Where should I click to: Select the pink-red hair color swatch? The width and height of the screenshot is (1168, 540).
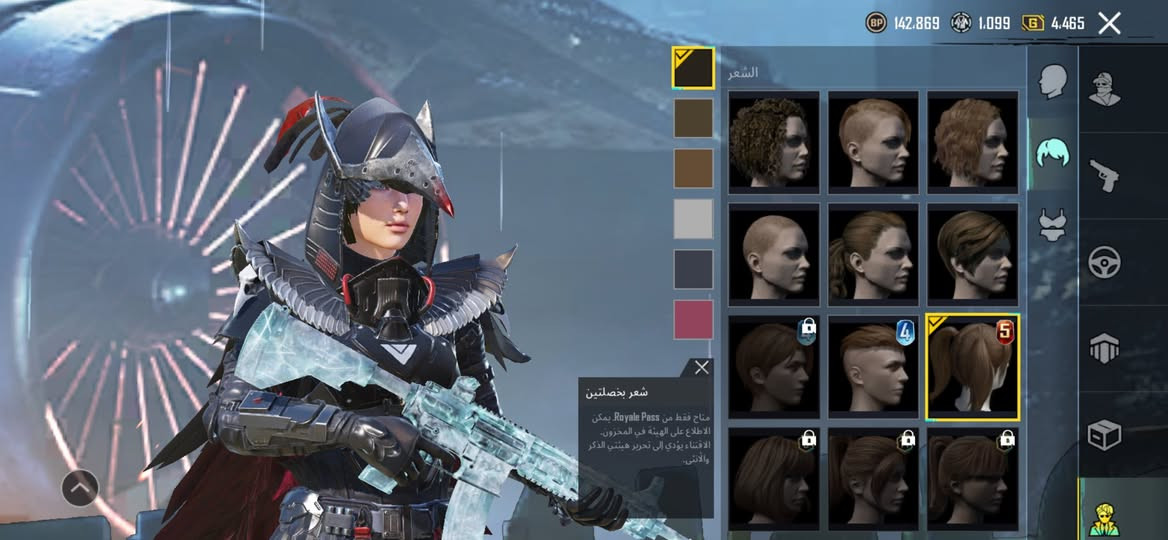693,320
